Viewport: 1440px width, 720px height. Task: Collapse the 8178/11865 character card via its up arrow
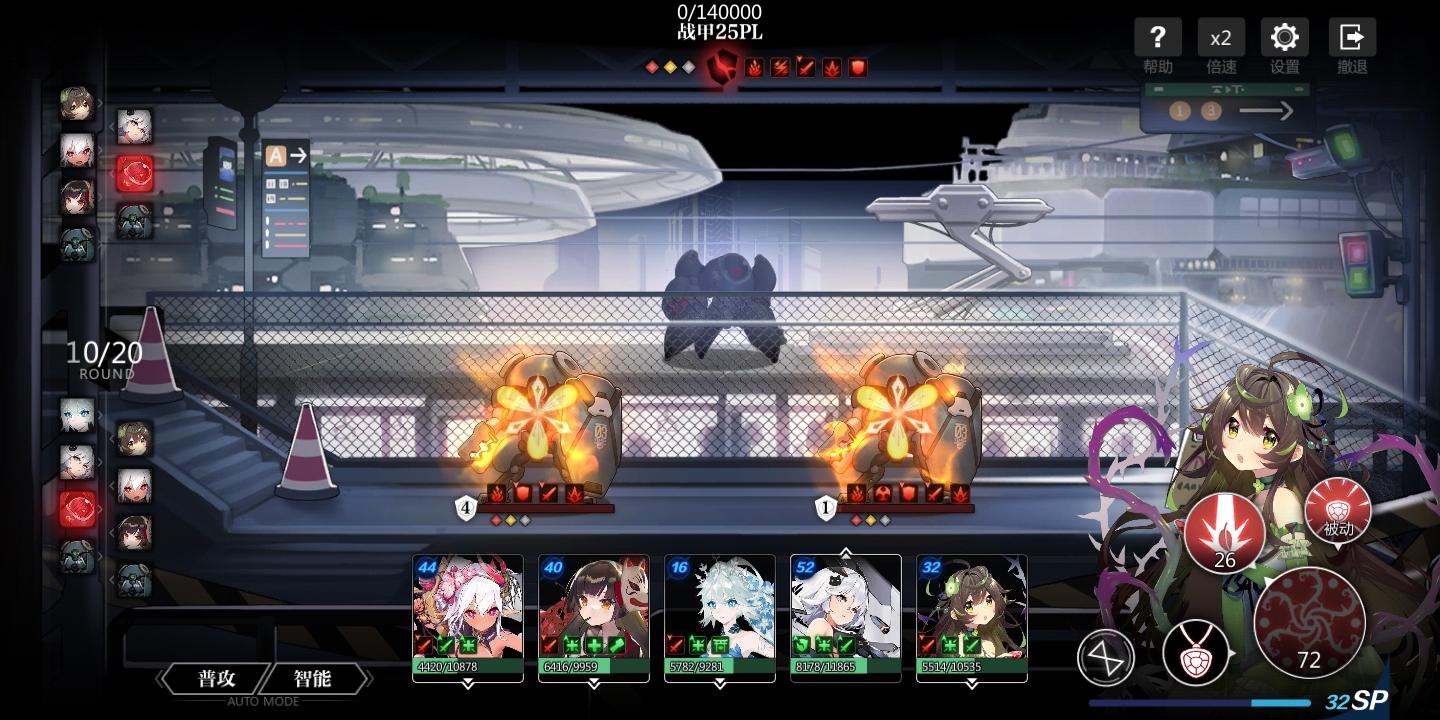click(x=845, y=552)
